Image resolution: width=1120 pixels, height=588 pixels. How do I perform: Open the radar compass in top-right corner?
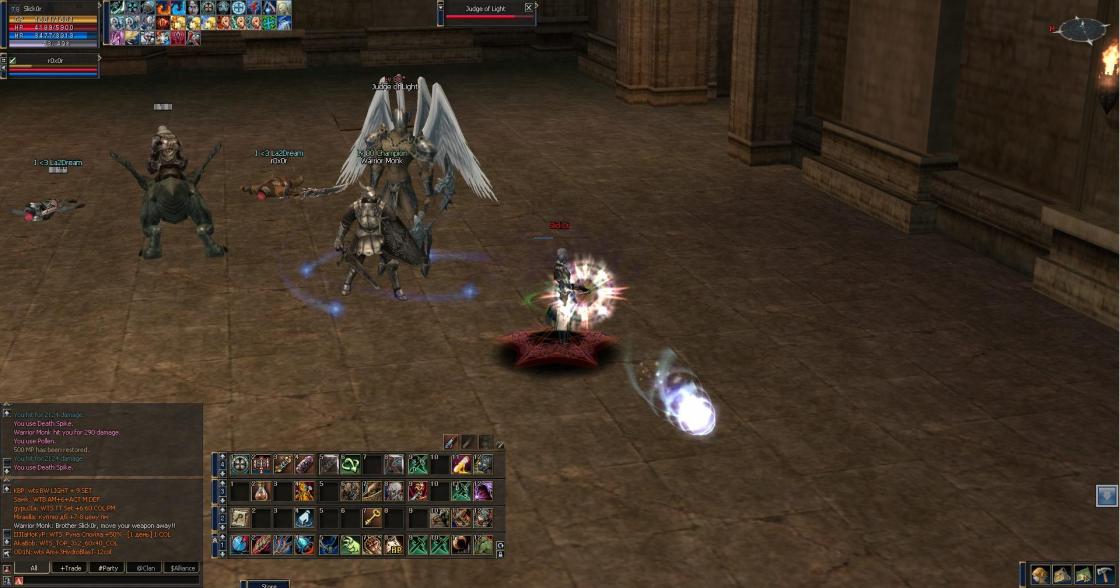[1082, 30]
